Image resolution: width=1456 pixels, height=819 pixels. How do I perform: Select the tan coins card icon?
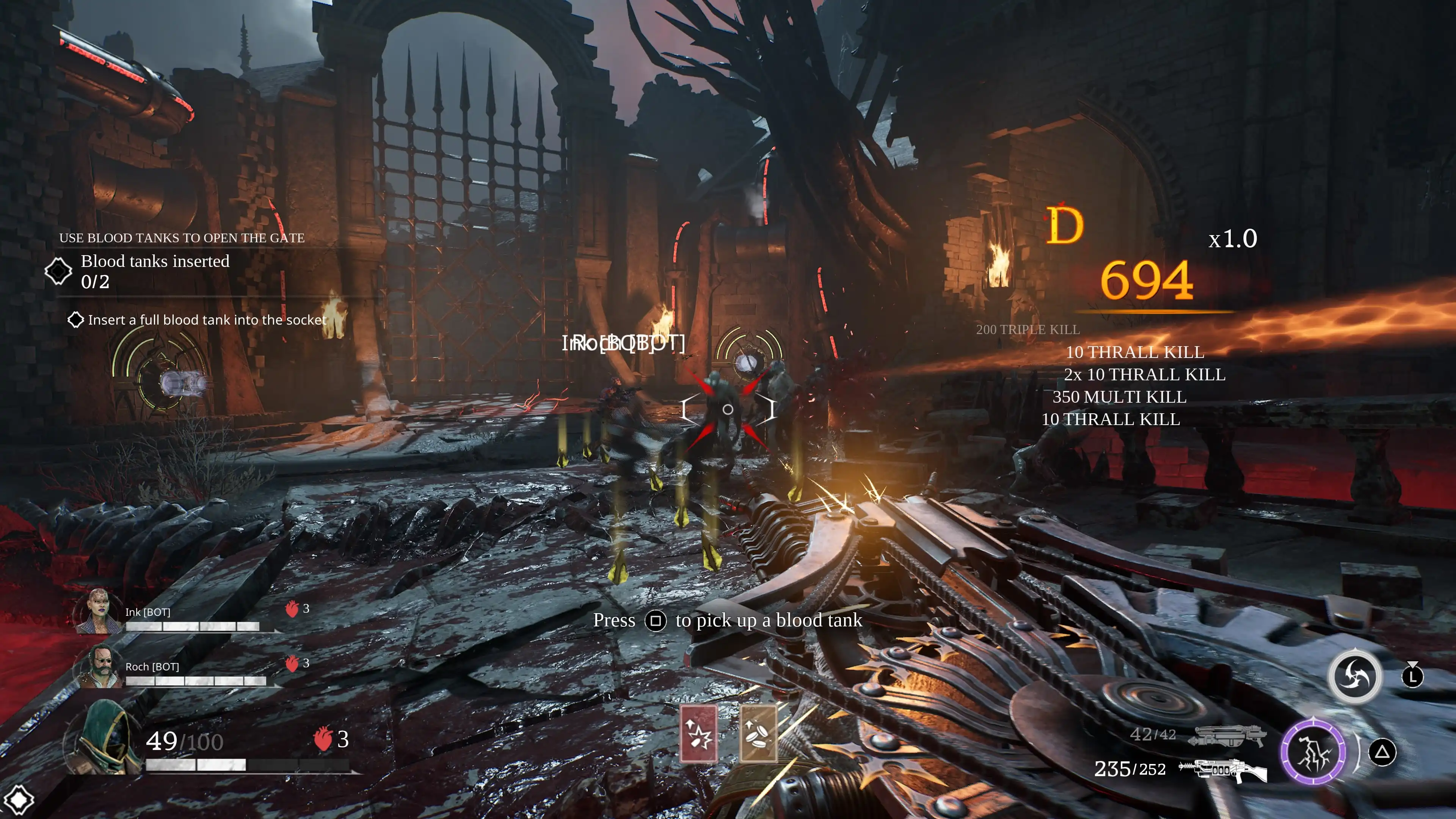click(x=758, y=734)
